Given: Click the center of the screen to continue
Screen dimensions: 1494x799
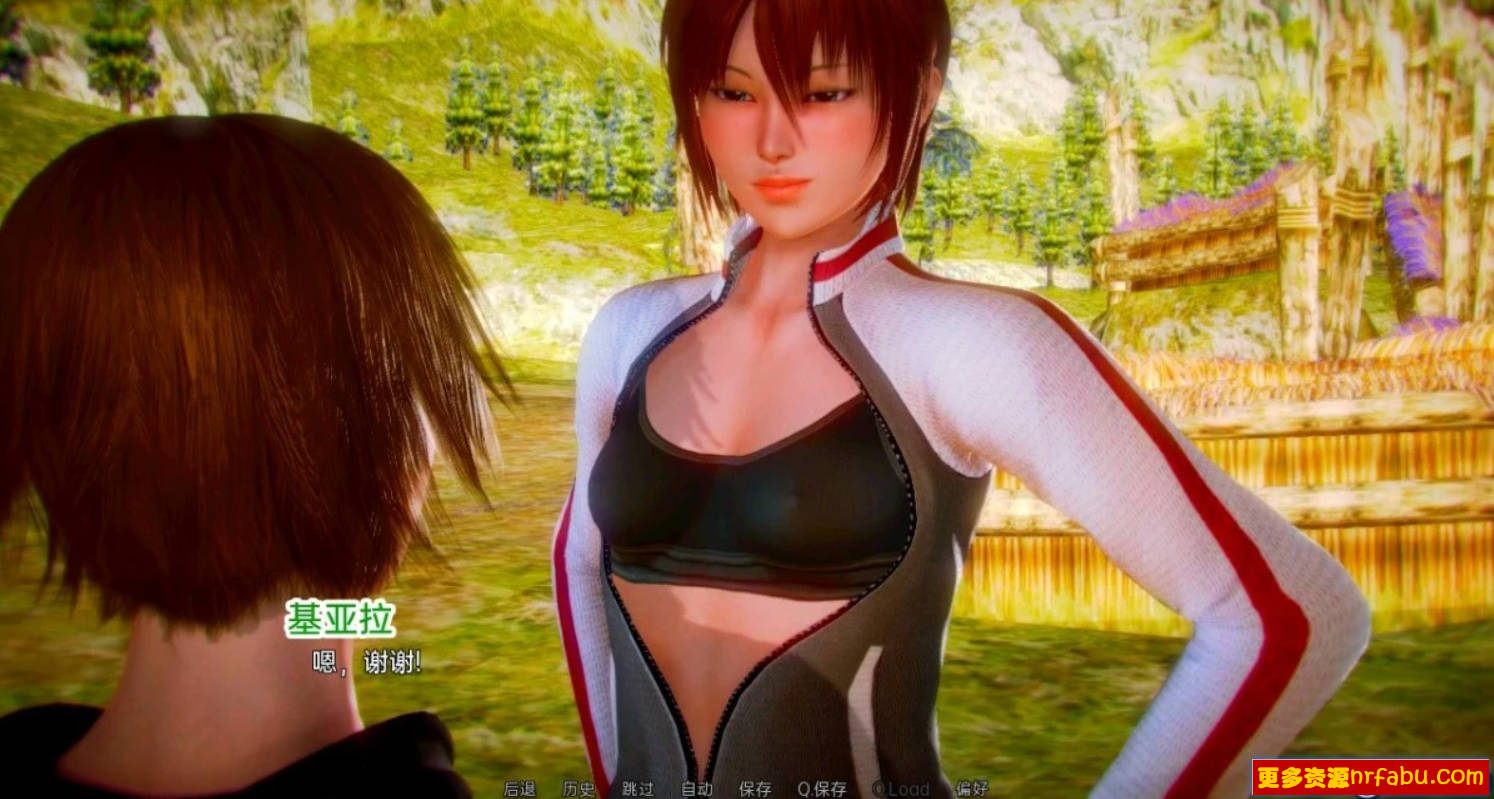Looking at the screenshot, I should 747,400.
